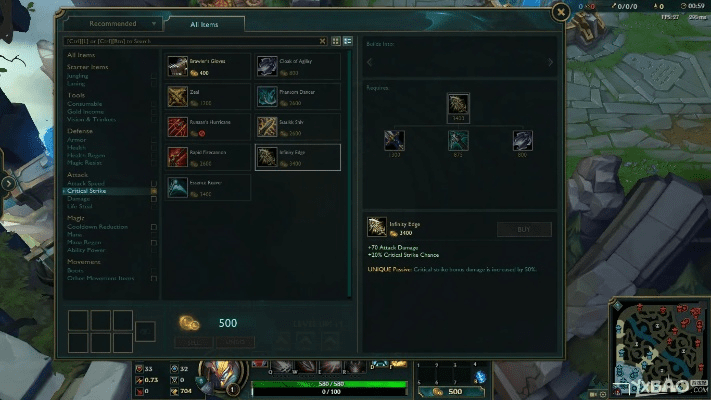Buy Infinity Edge with the Buy button
This screenshot has width=711, height=400.
[x=524, y=229]
